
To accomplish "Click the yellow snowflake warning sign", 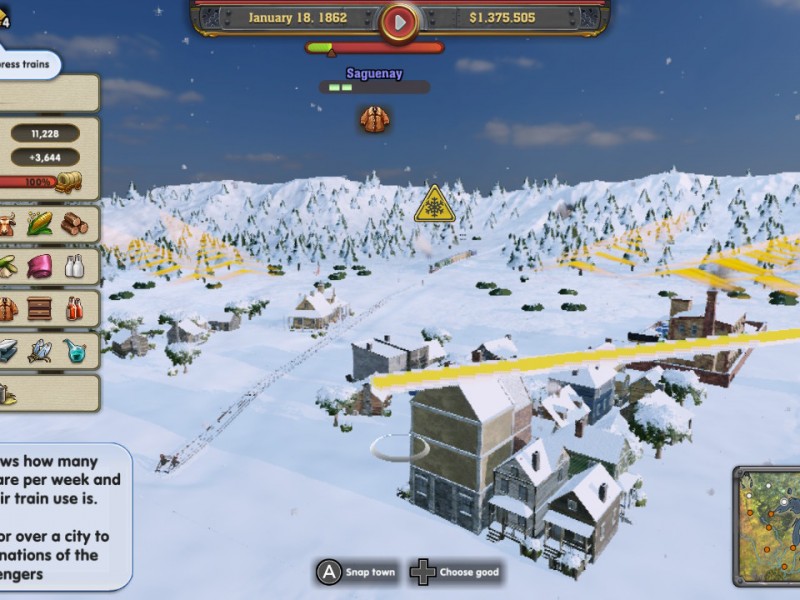I will (434, 204).
